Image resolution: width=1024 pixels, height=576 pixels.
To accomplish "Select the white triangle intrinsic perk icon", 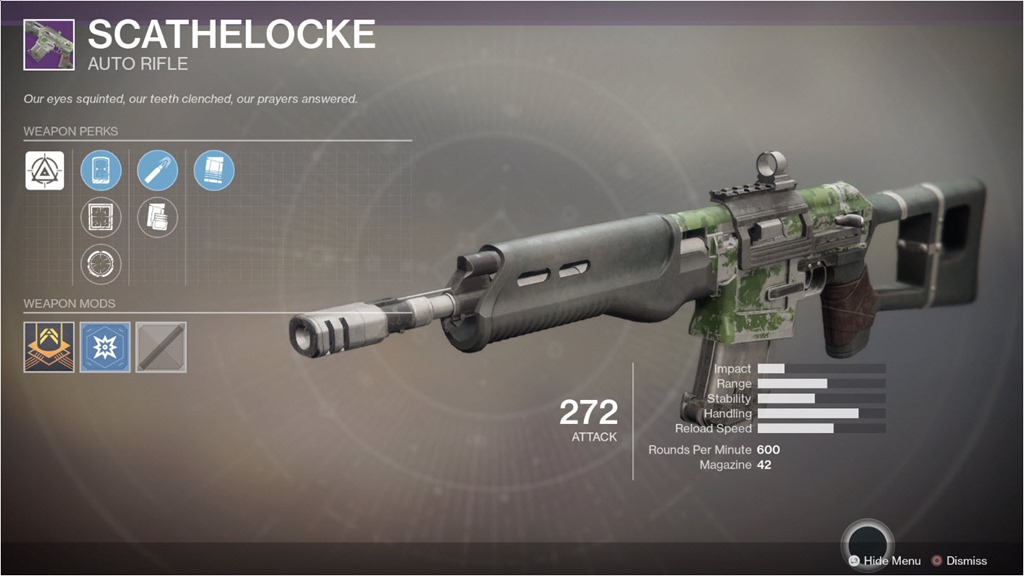I will [x=45, y=171].
